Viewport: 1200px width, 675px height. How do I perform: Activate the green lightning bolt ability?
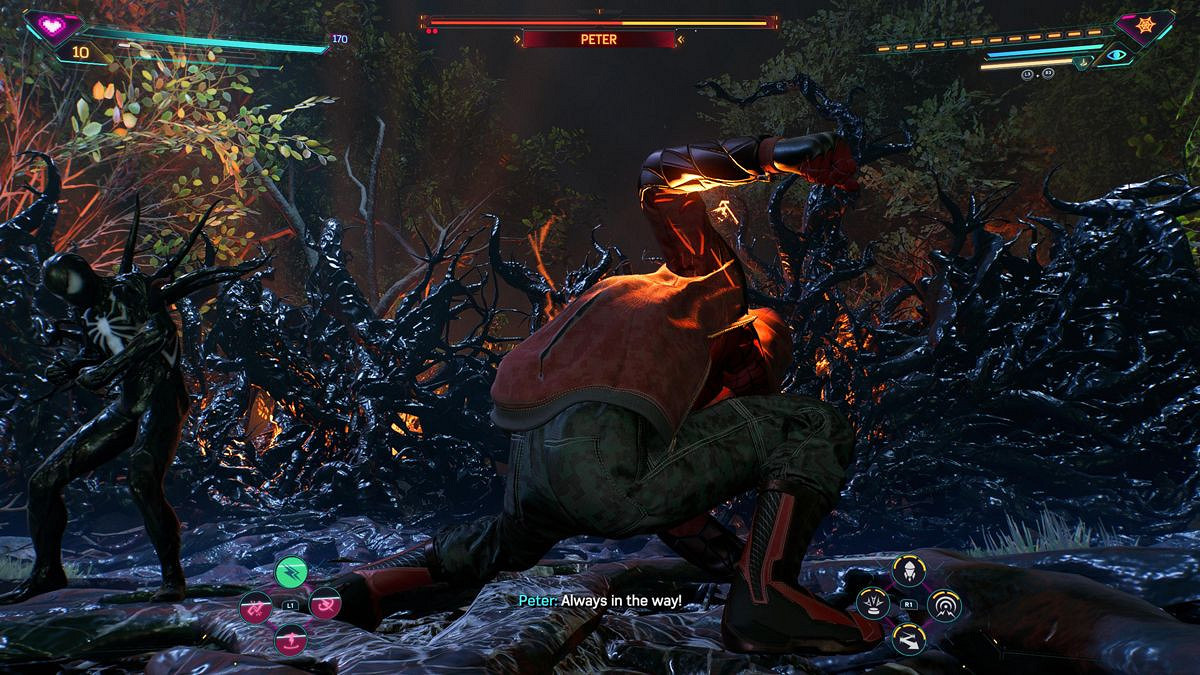291,572
